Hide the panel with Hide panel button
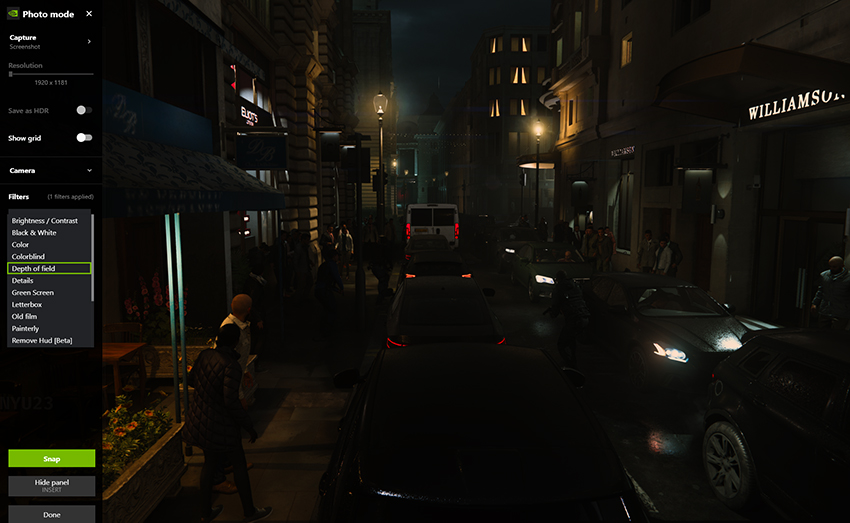 pos(52,486)
